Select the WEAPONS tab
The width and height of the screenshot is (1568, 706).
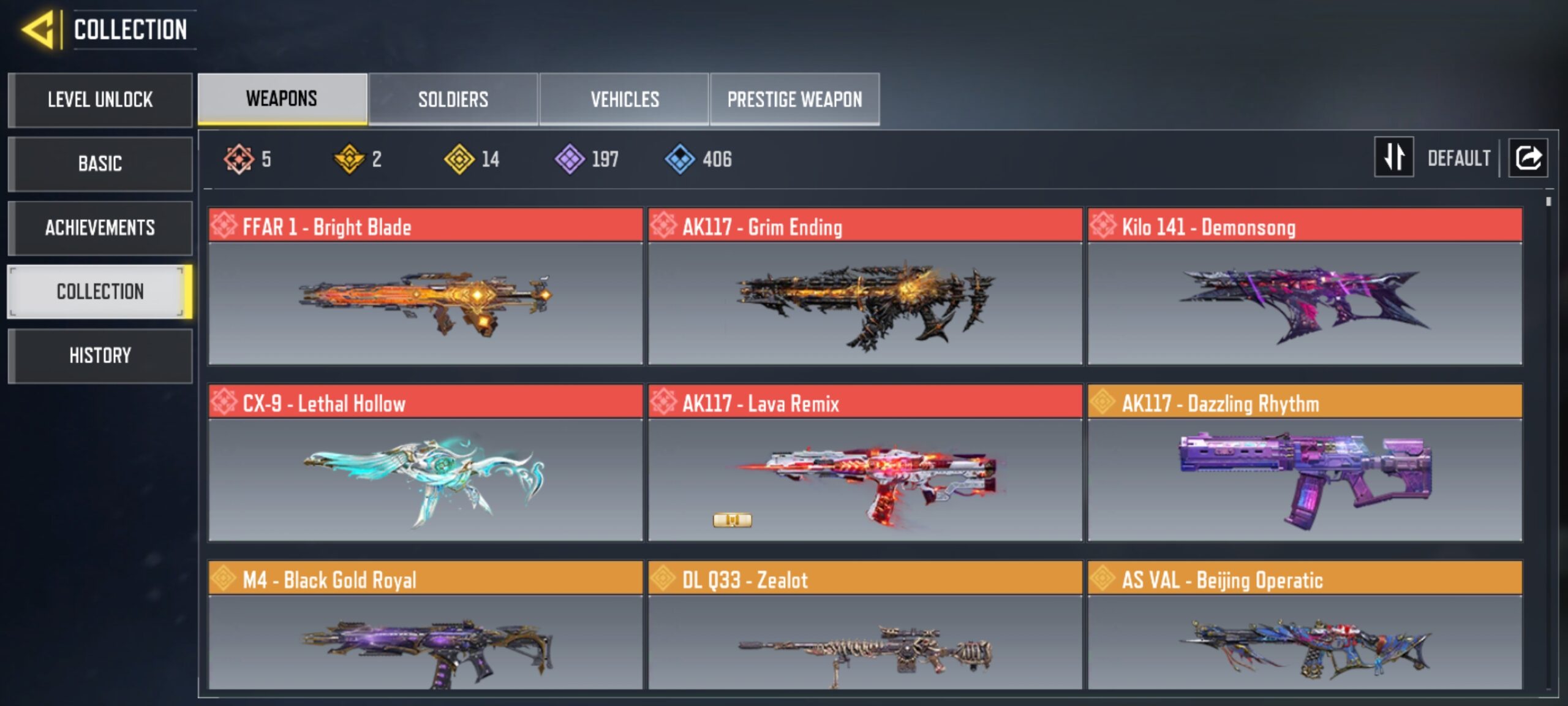coord(279,98)
